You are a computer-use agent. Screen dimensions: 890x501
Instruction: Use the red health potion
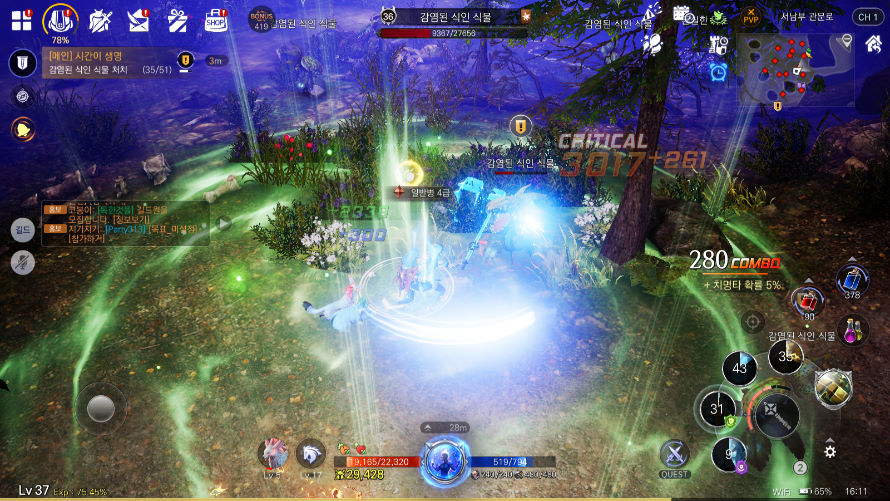pyautogui.click(x=807, y=300)
